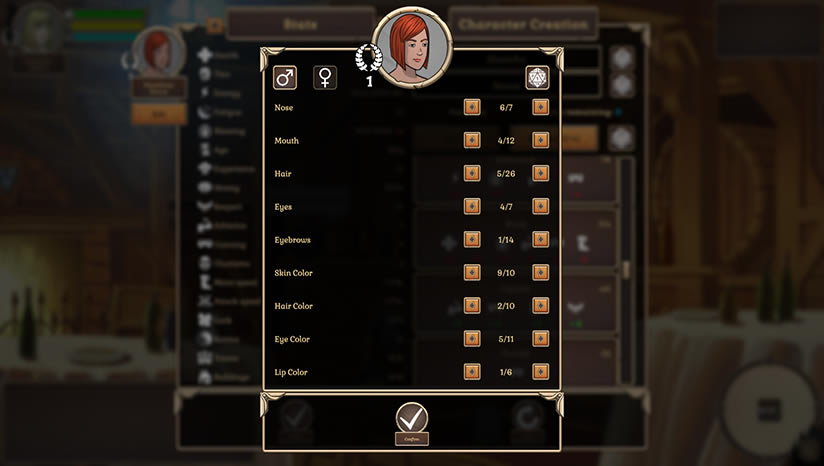Select the male gender symbol
Image resolution: width=824 pixels, height=466 pixels.
tap(285, 77)
